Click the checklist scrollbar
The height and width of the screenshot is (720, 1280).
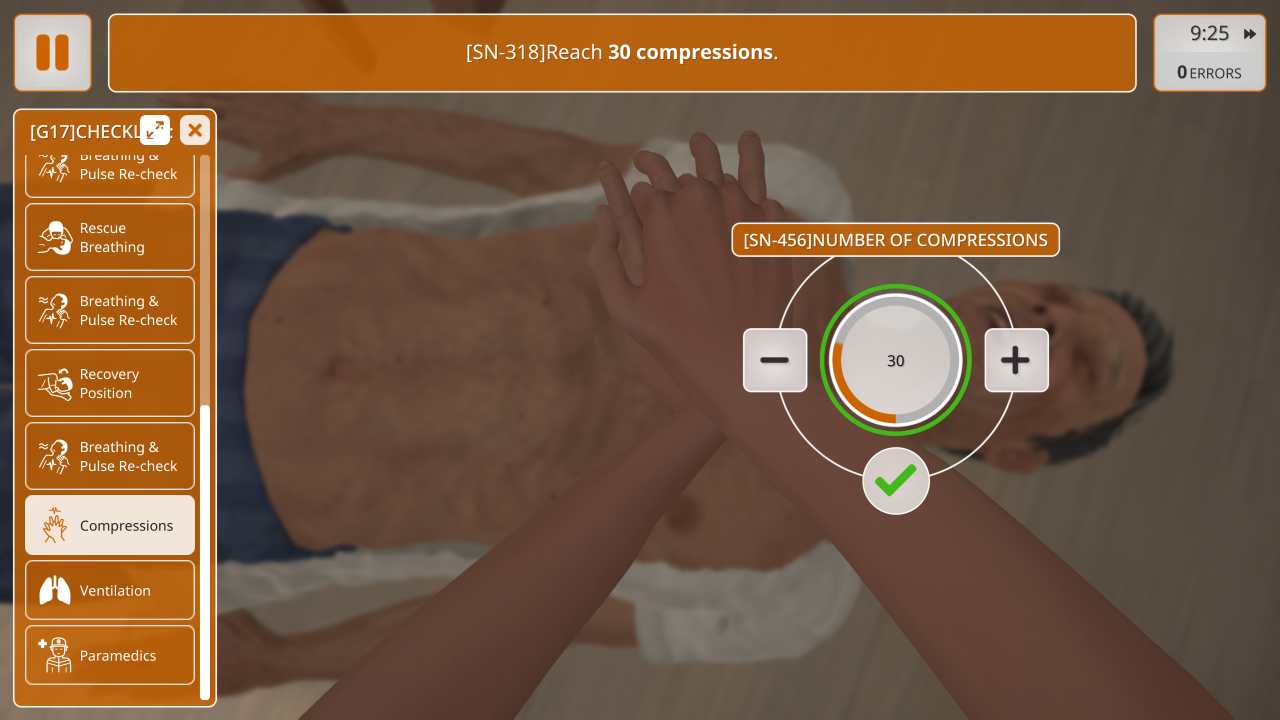[x=205, y=550]
